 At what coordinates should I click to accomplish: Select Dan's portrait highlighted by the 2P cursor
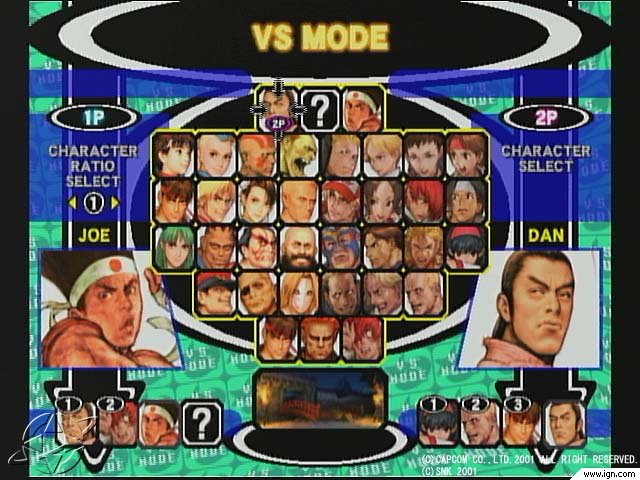(x=276, y=106)
